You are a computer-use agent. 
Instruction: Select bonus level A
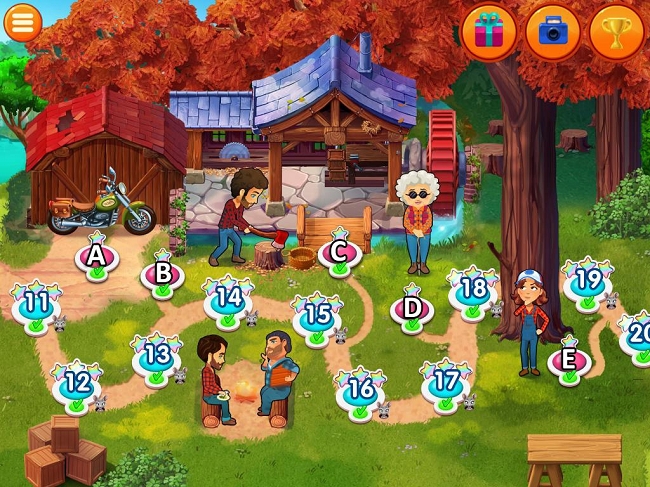tap(97, 257)
